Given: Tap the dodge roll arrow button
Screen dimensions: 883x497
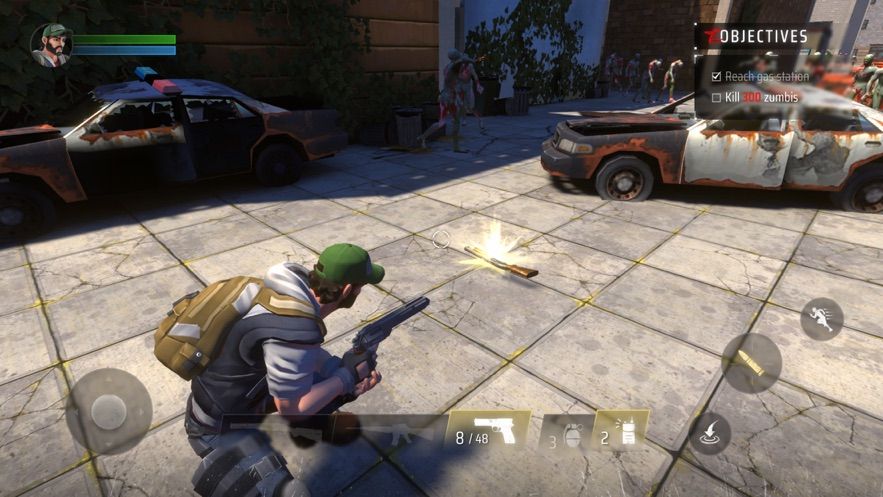Looking at the screenshot, I should click(x=709, y=432).
